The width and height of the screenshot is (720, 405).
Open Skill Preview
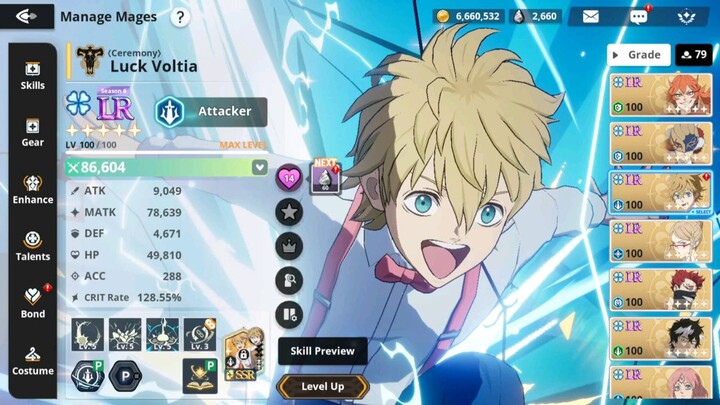(322, 351)
